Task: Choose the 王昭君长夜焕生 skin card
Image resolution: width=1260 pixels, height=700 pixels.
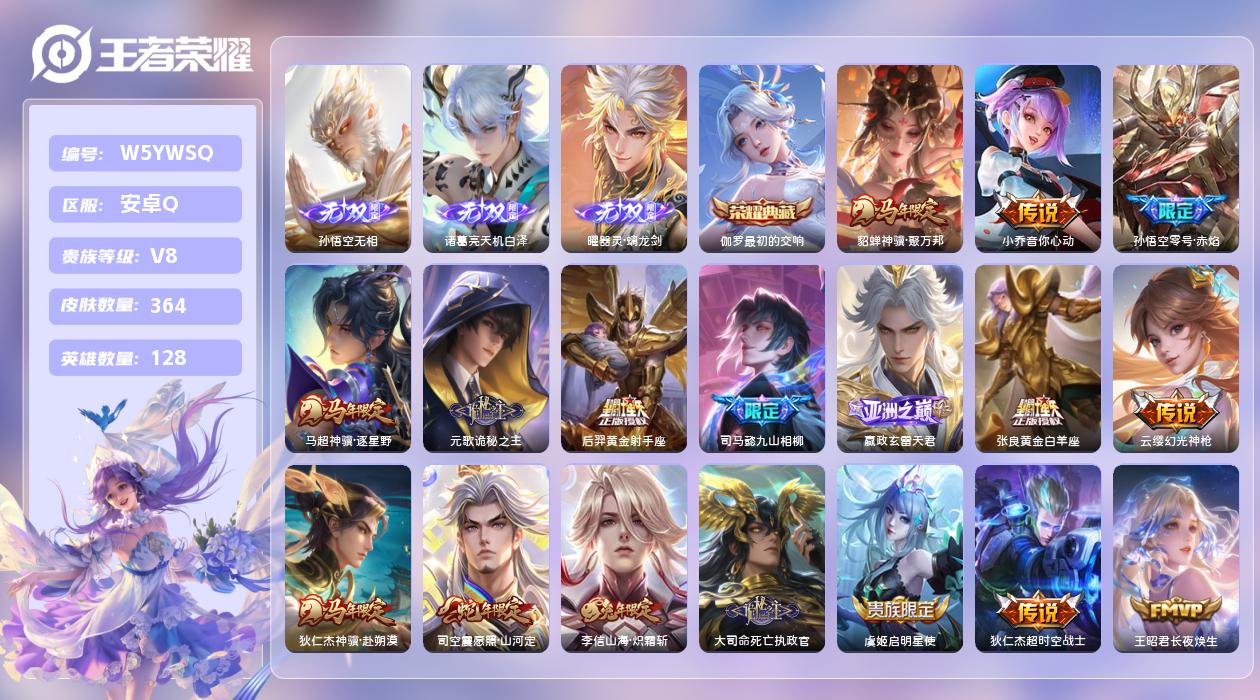Action: click(1176, 558)
